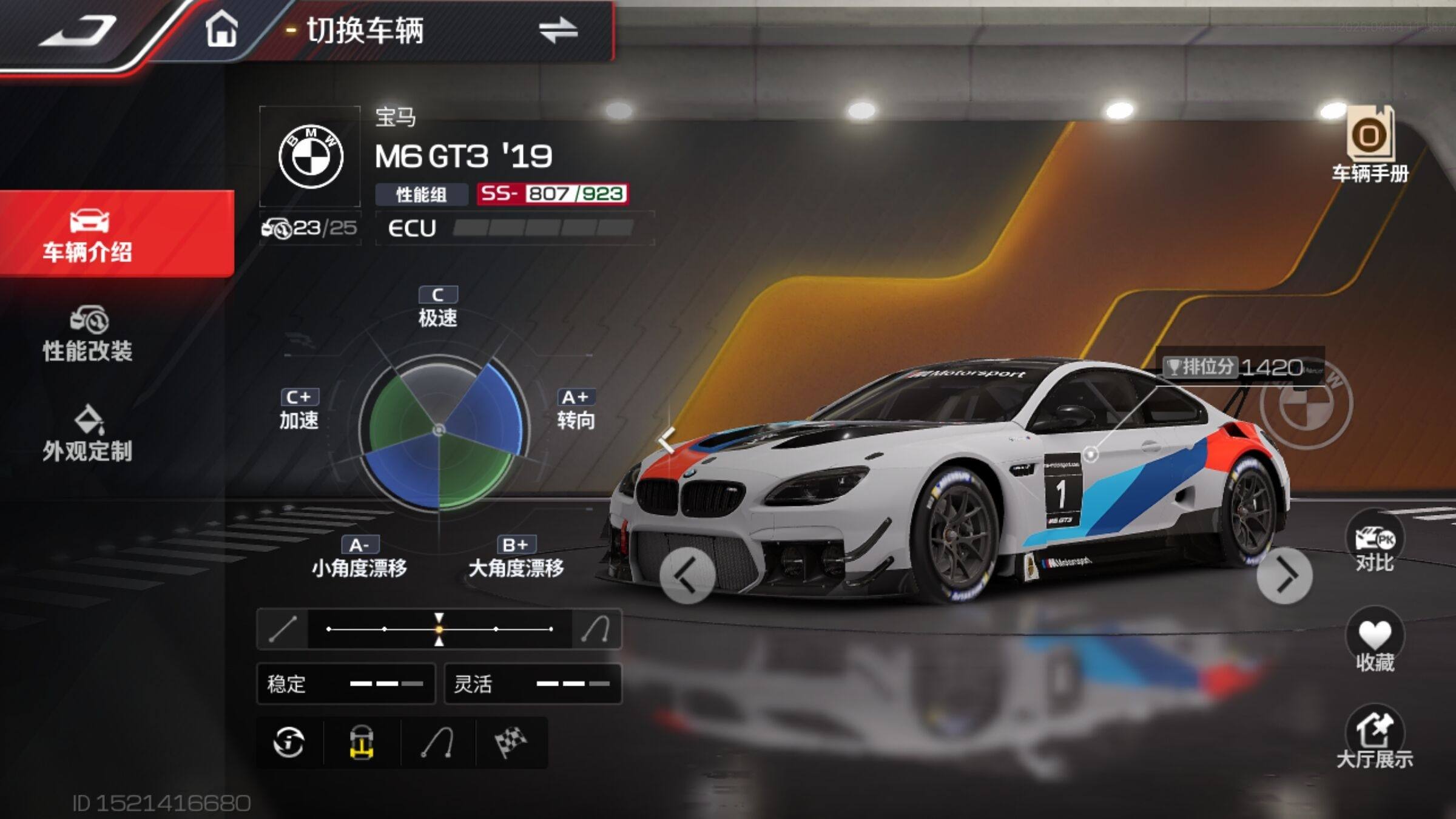Return to the home screen
This screenshot has width=1456, height=819.
click(221, 30)
